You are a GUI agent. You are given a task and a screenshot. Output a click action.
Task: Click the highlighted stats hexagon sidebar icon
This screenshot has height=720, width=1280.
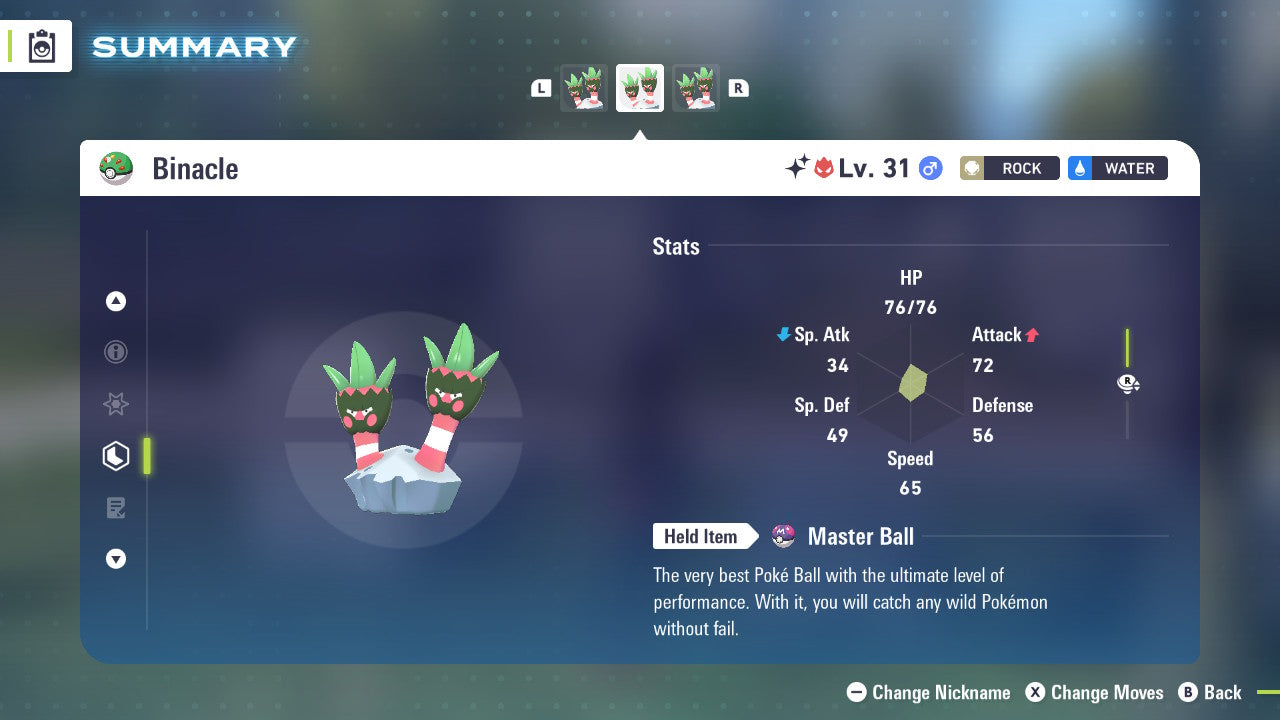point(116,455)
